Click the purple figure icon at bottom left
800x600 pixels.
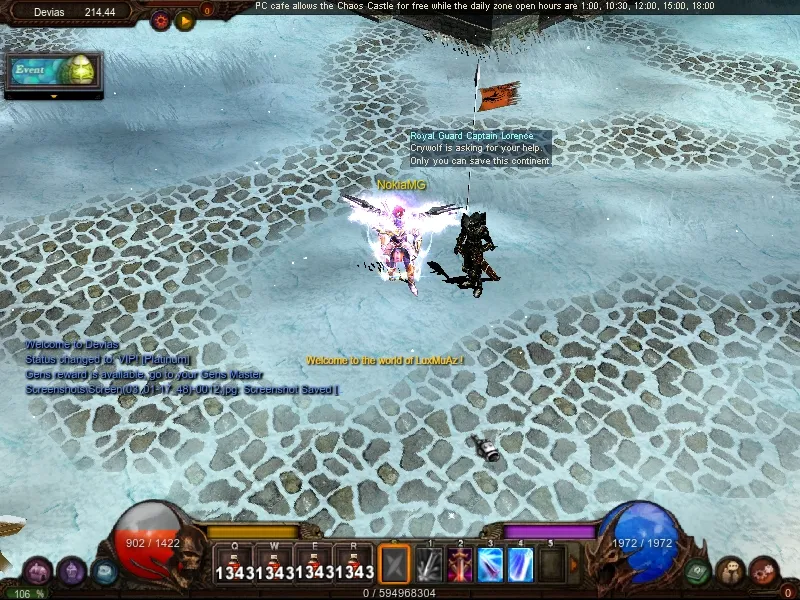pos(71,572)
